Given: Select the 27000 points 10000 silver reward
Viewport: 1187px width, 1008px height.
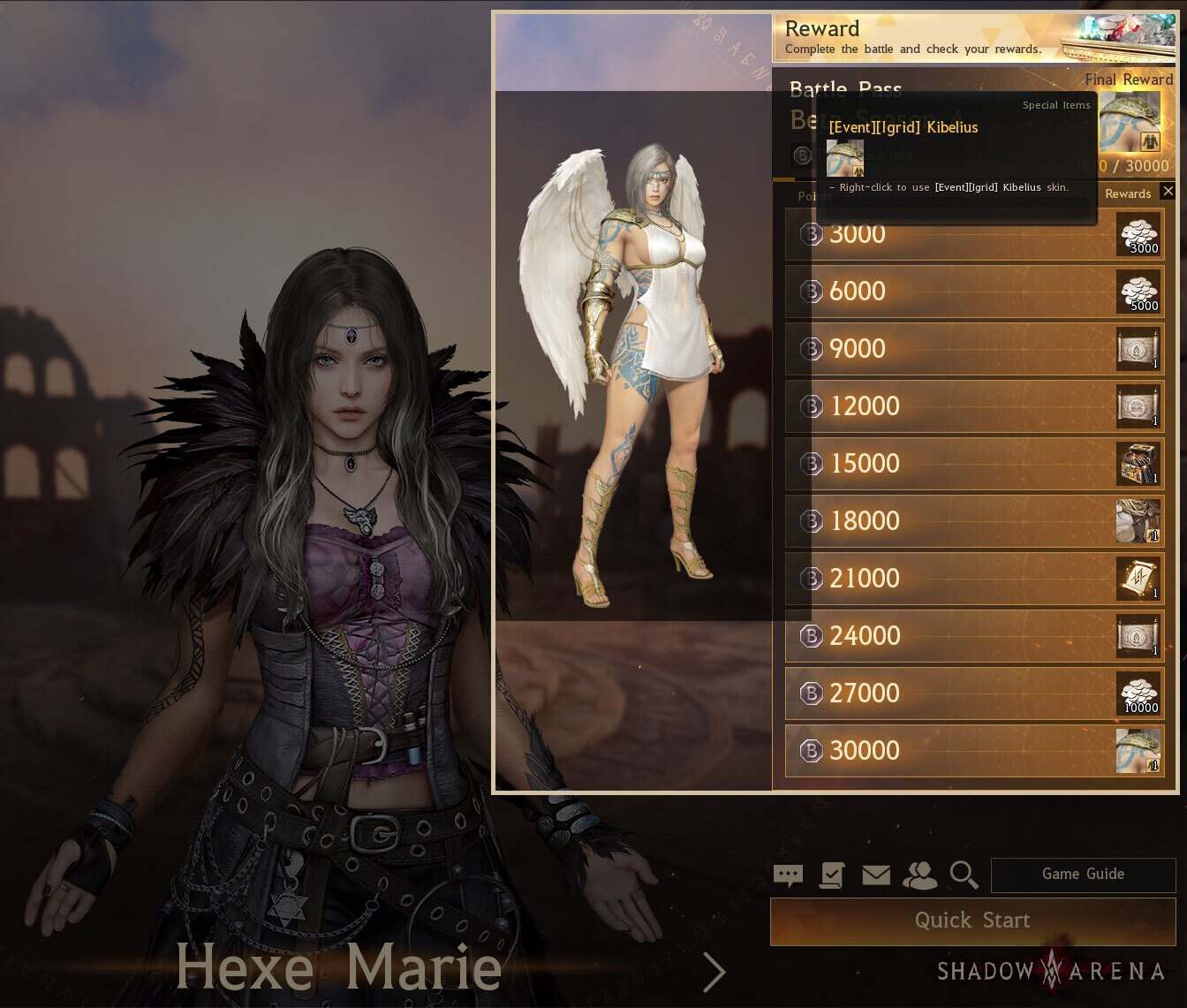Looking at the screenshot, I should [1138, 693].
